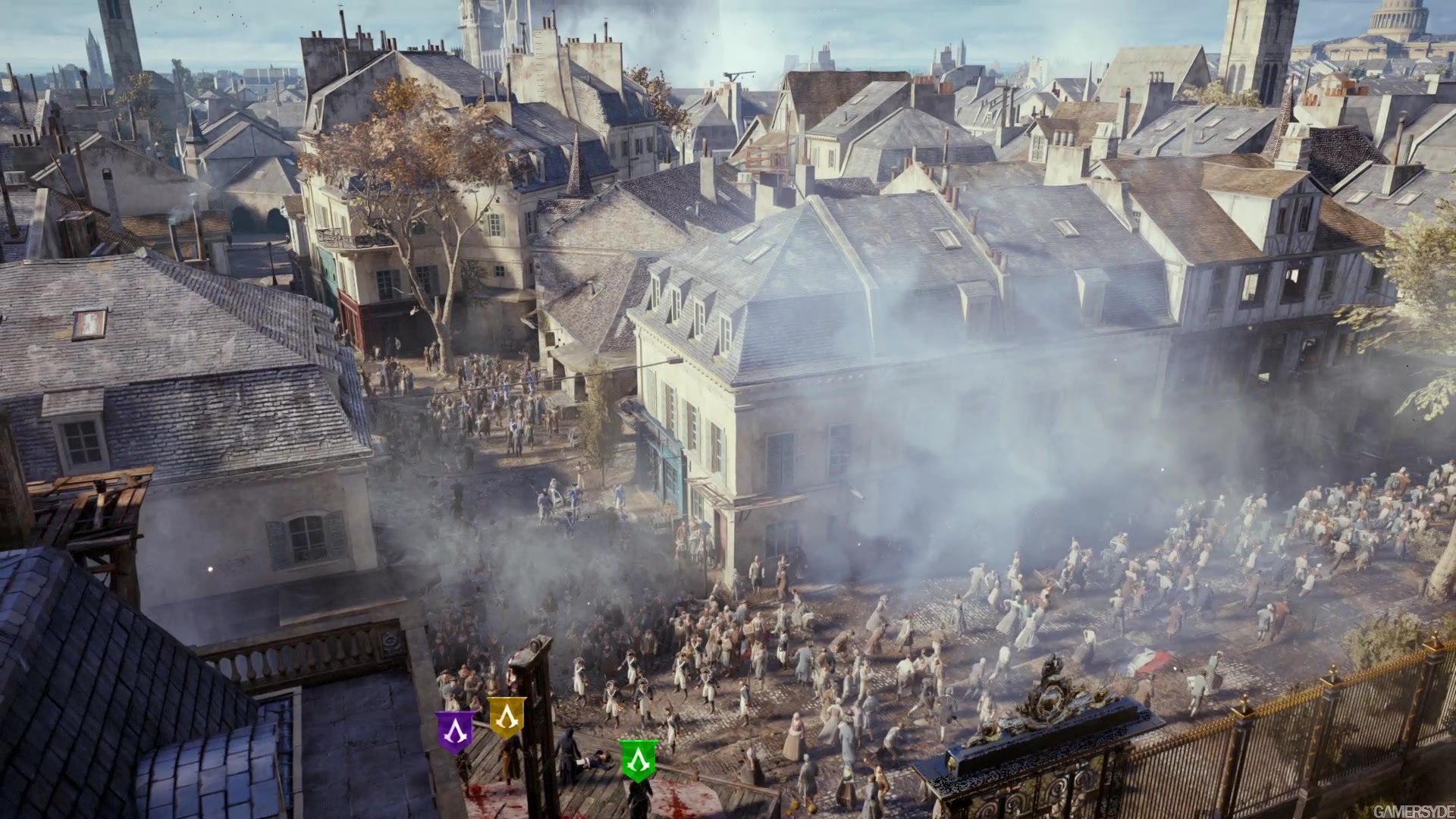
Task: Click the yellow assassin player marker
Action: (x=507, y=717)
